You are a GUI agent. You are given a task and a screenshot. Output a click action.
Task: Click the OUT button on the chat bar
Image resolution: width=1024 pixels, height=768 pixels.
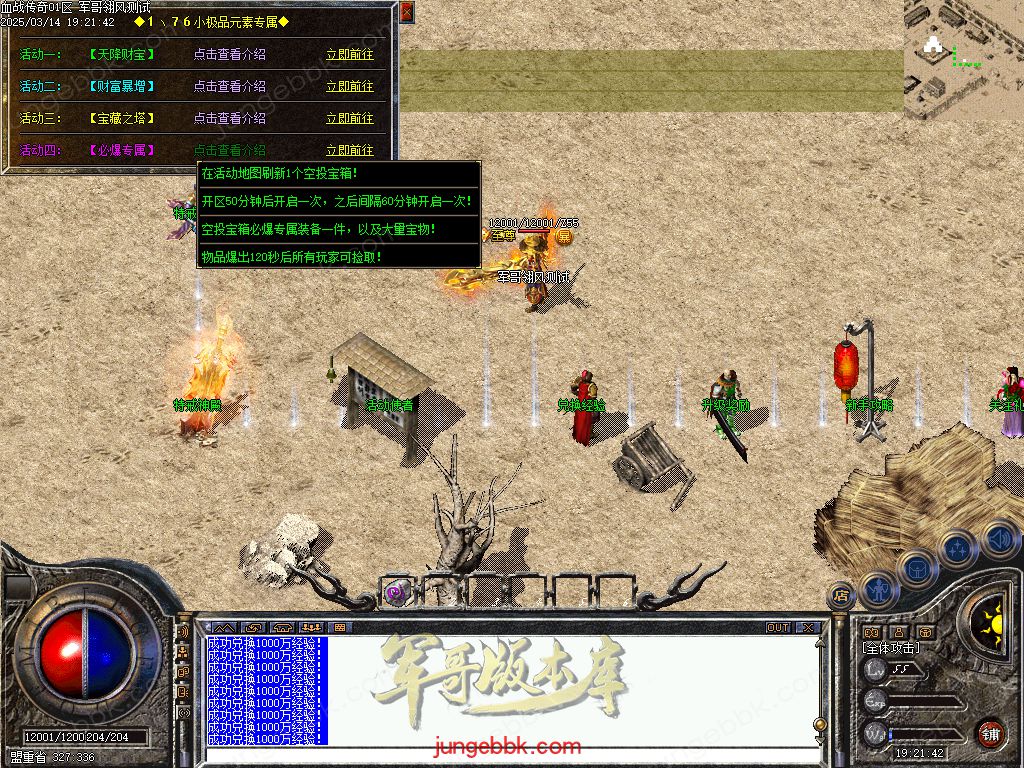pos(778,628)
